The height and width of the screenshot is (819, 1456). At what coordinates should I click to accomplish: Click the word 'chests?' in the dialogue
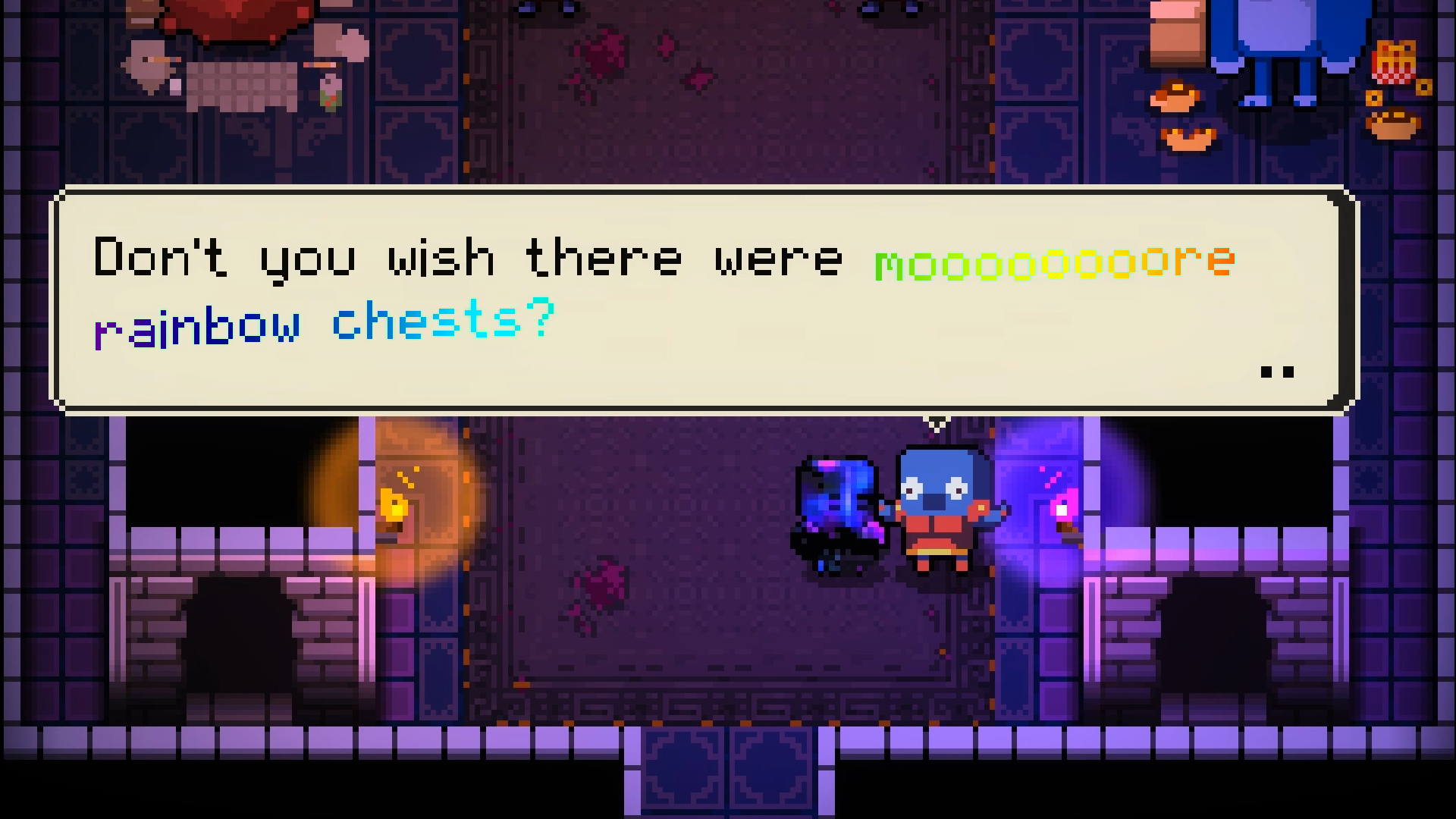[x=444, y=322]
